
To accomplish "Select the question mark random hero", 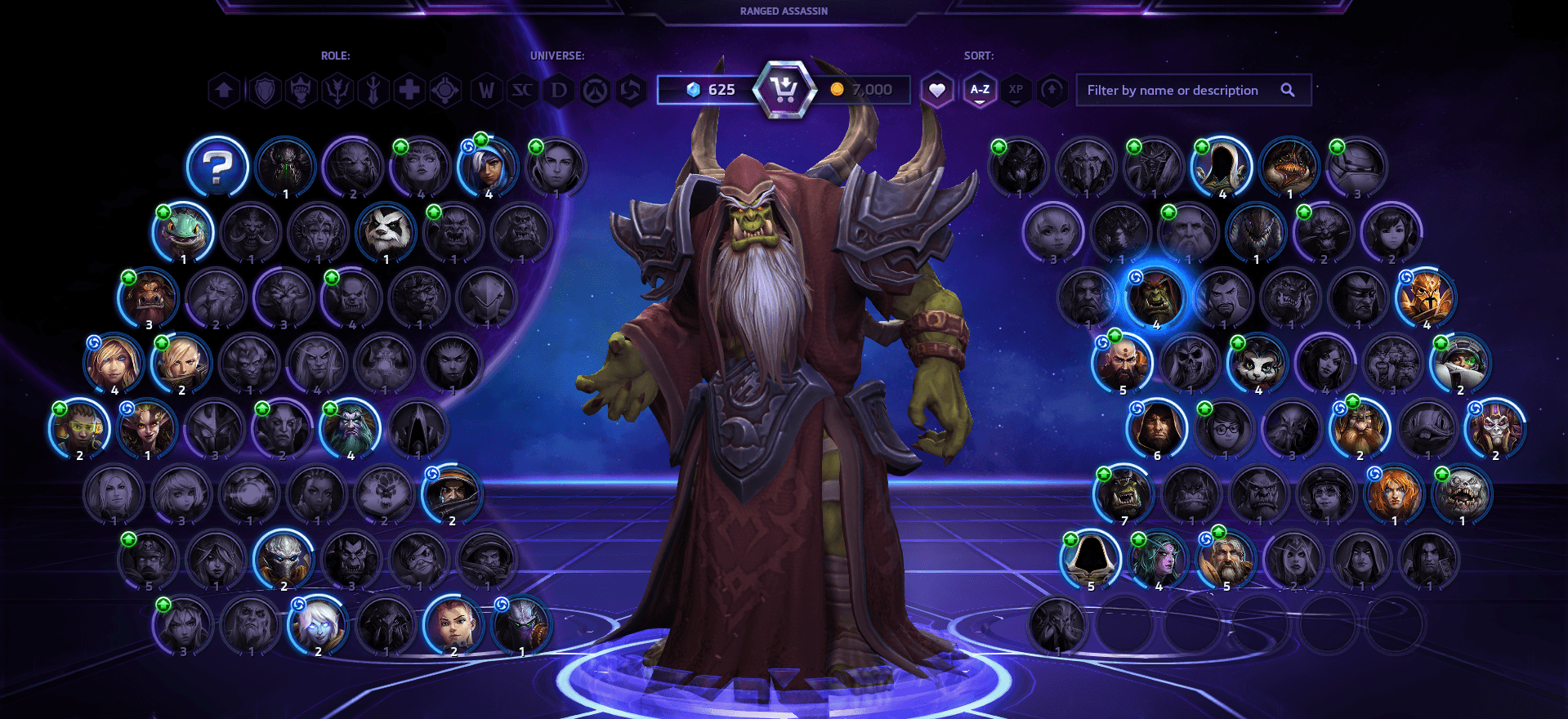I will coord(217,167).
